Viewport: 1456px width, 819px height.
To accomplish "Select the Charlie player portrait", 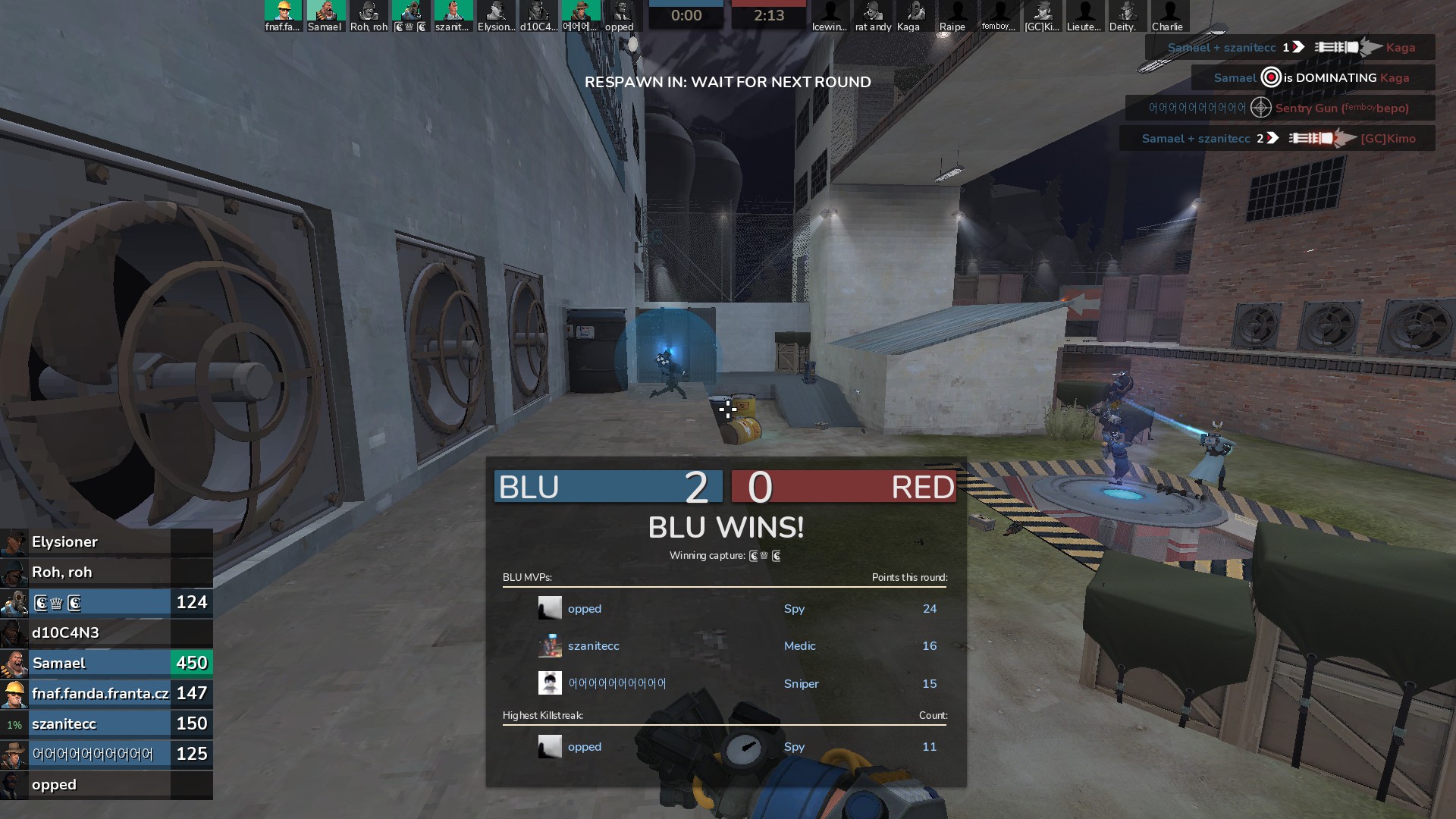I will coord(1169,16).
